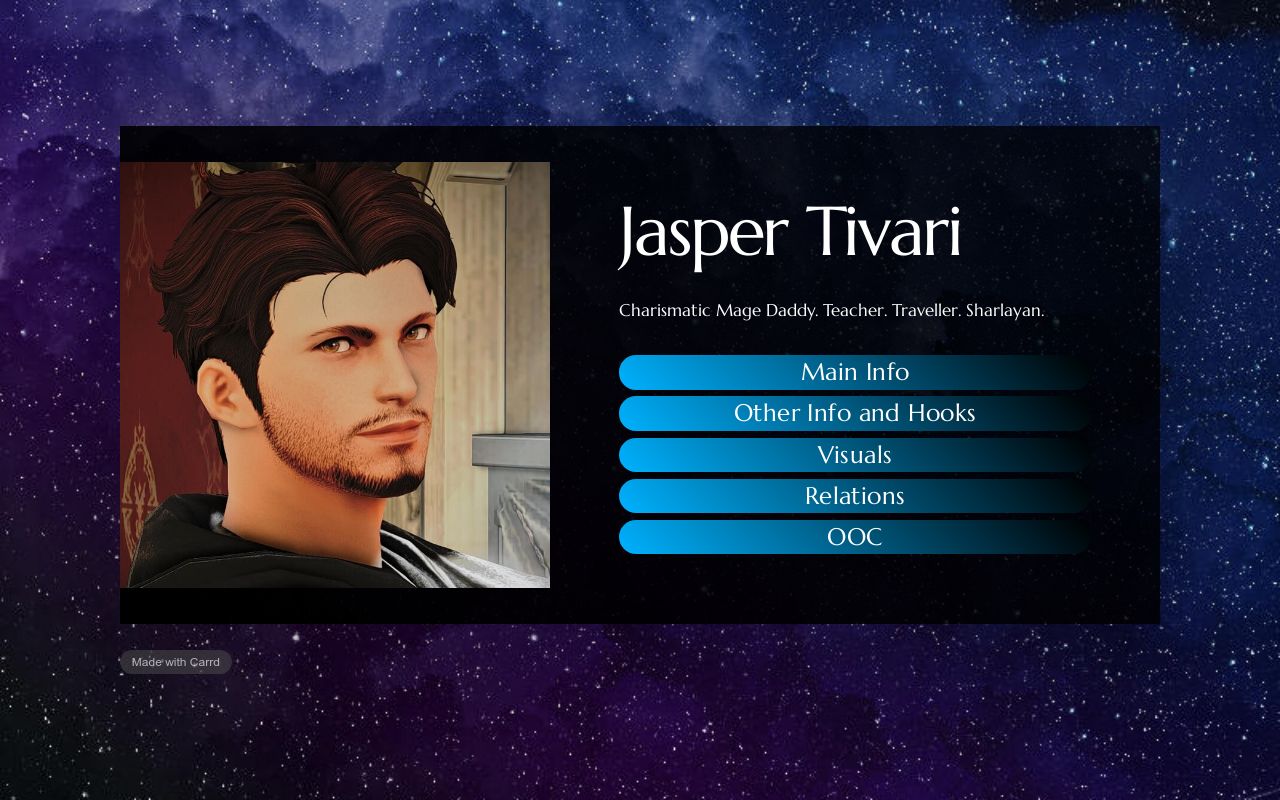
Task: Click the character tagline description text
Action: (831, 310)
